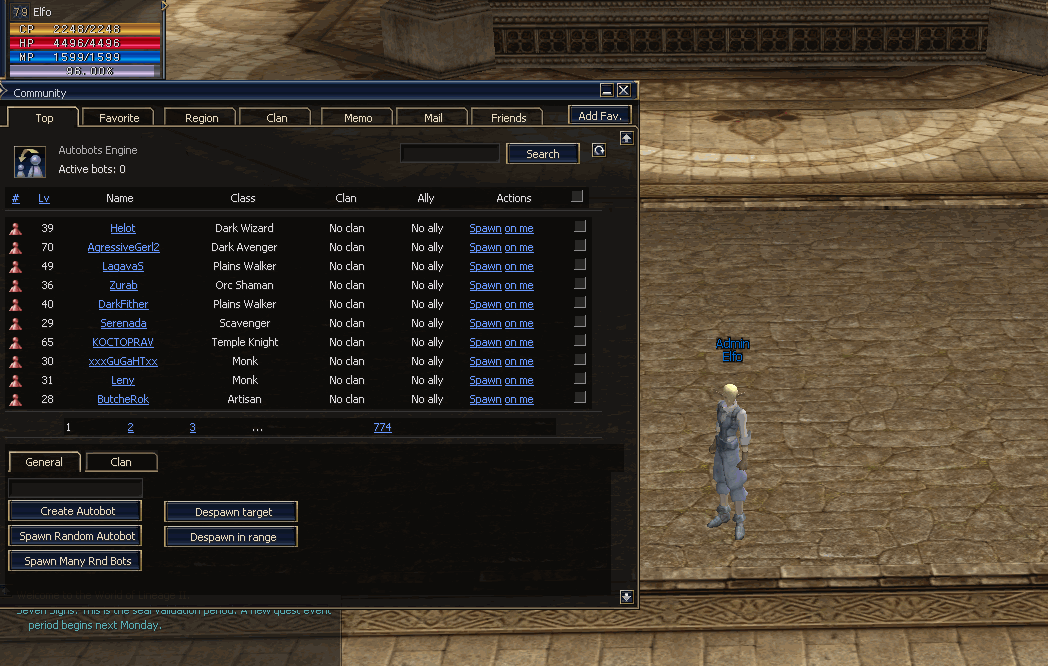The image size is (1048, 666).
Task: Open the Mail tab
Action: (433, 118)
